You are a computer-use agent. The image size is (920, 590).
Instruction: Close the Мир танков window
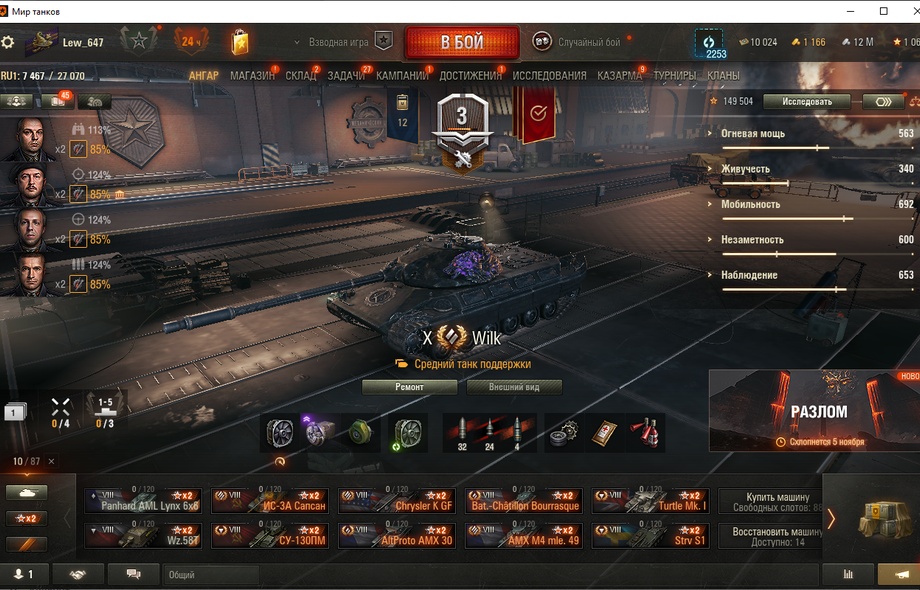coord(906,11)
